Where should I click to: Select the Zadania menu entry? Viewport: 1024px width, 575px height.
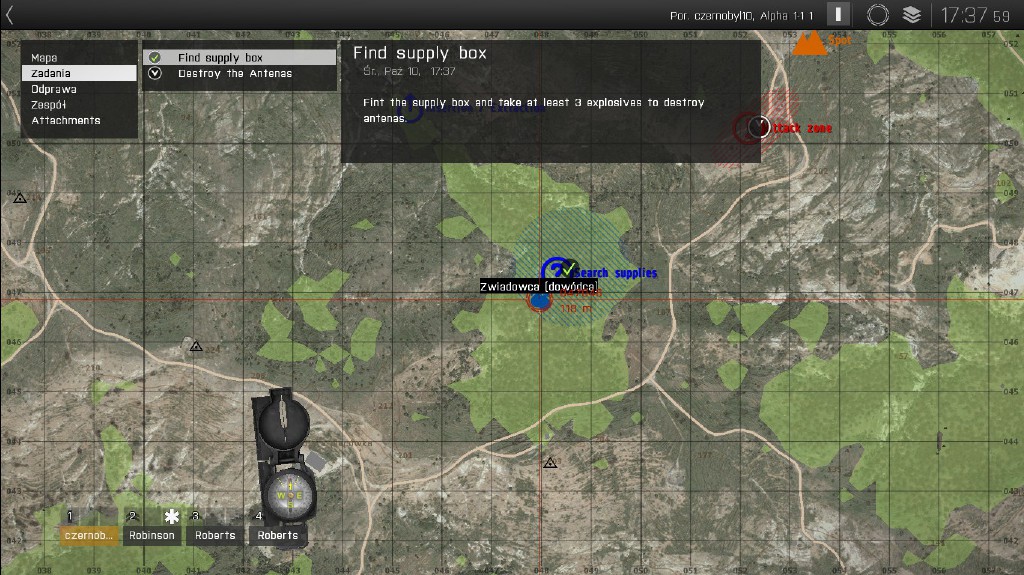[78, 73]
